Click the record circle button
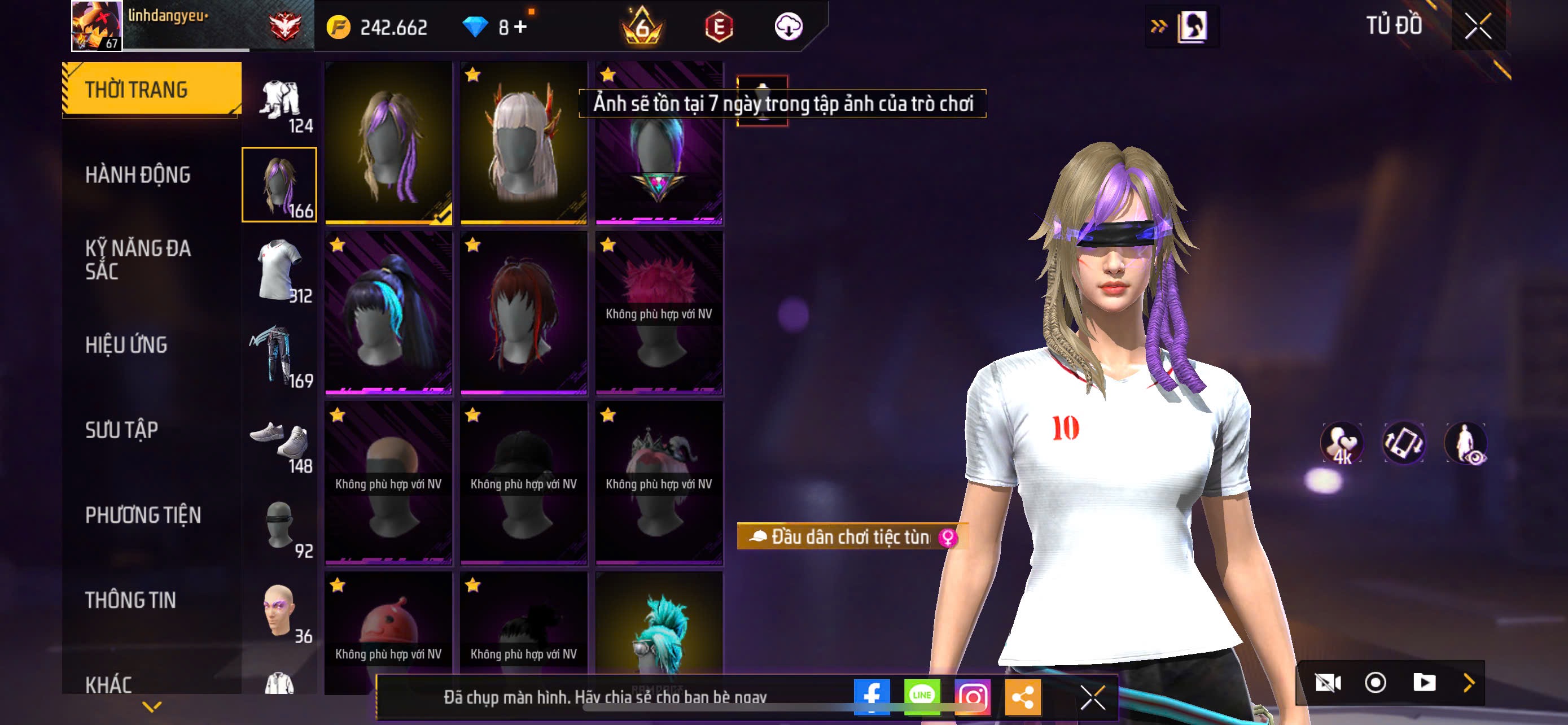Image resolution: width=1568 pixels, height=725 pixels. tap(1375, 683)
